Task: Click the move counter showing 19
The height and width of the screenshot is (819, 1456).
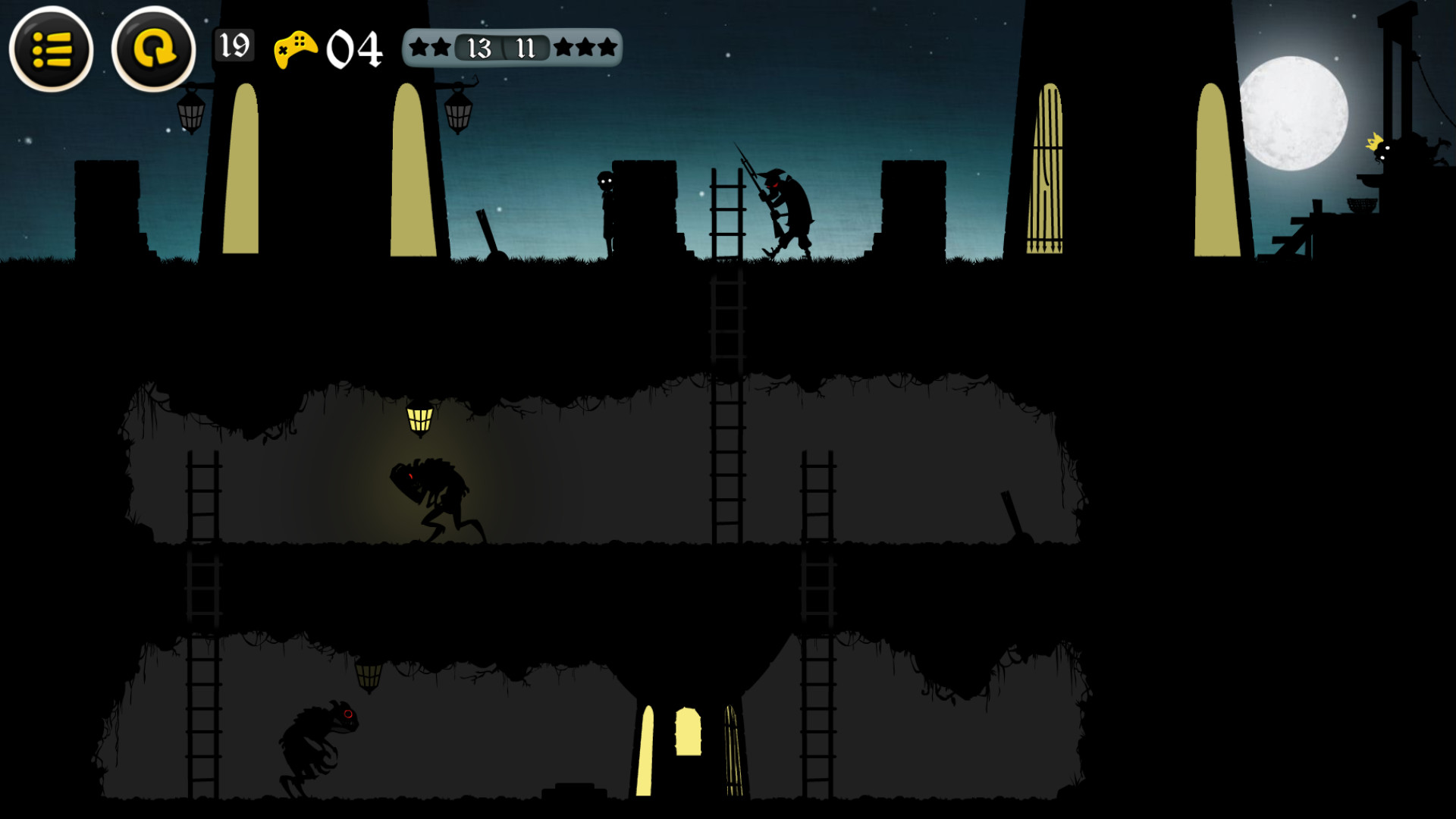Action: [x=235, y=47]
